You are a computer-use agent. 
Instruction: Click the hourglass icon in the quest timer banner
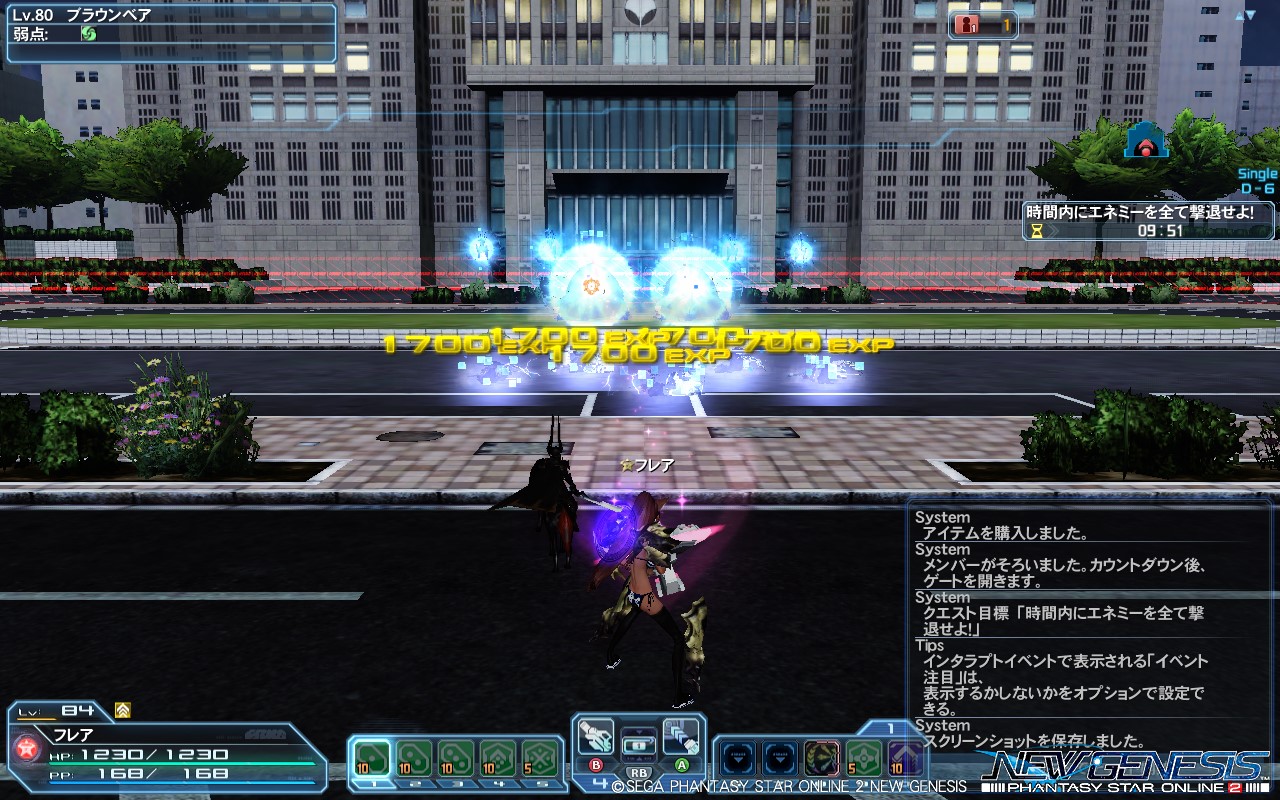[x=1037, y=231]
